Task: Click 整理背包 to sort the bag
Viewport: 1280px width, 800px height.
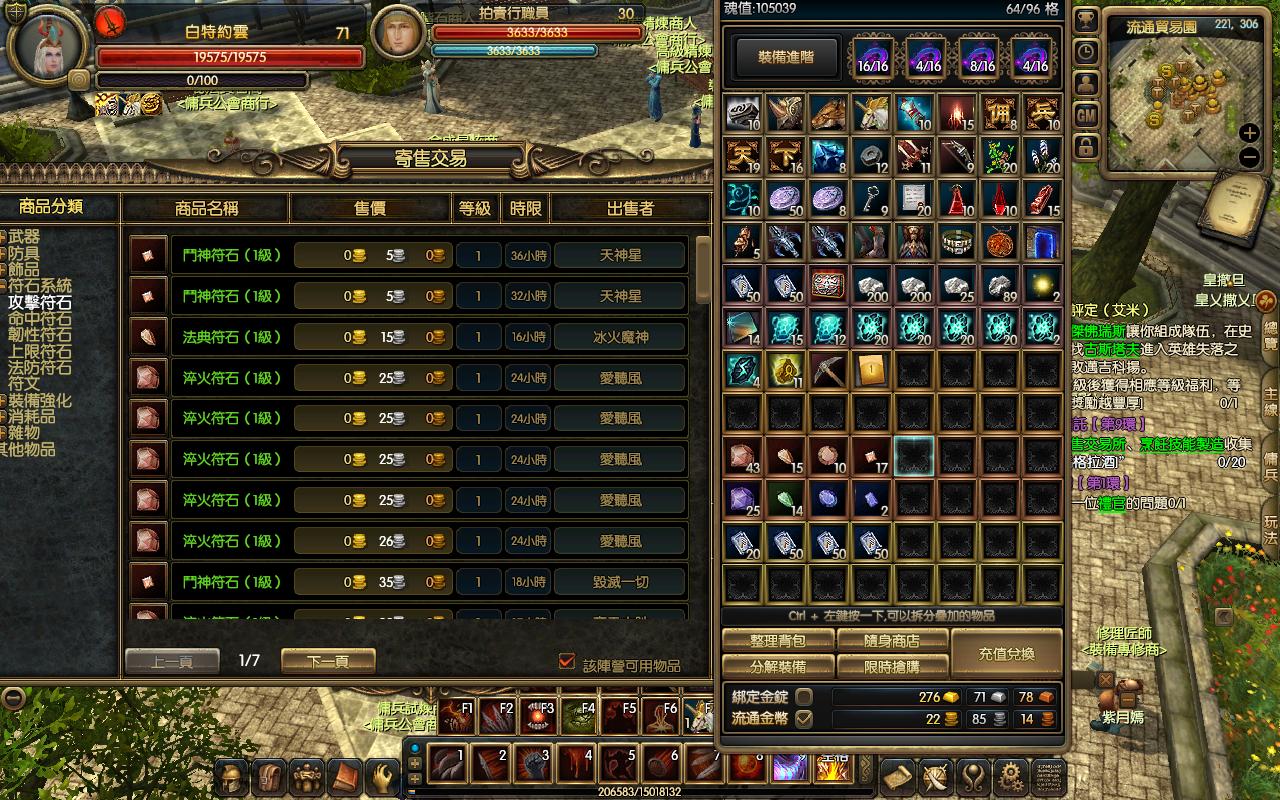Action: coord(778,641)
